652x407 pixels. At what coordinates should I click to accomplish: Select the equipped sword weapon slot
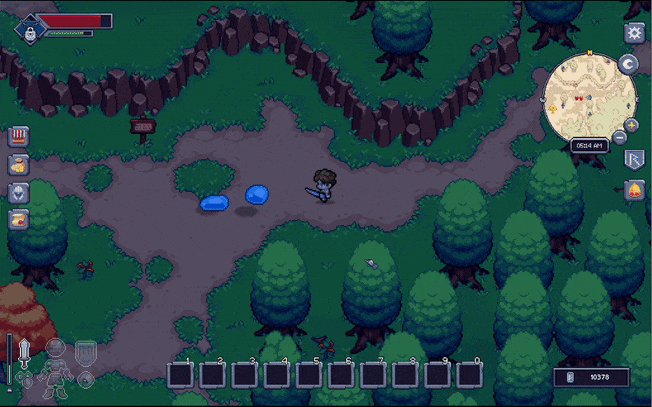coord(25,352)
